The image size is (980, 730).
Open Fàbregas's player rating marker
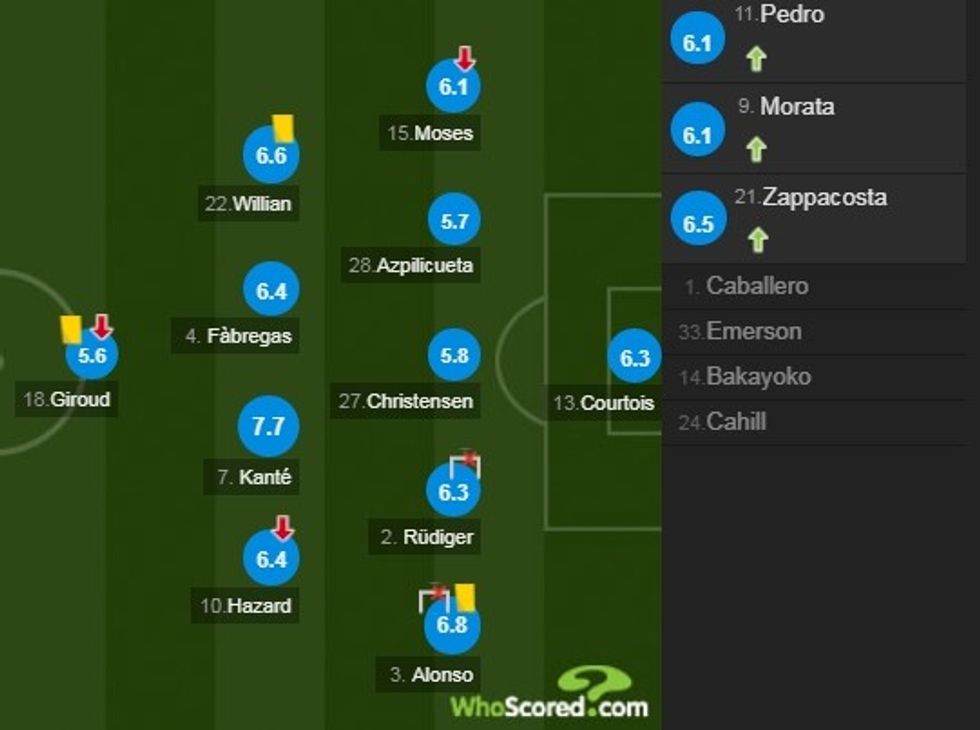tap(271, 291)
